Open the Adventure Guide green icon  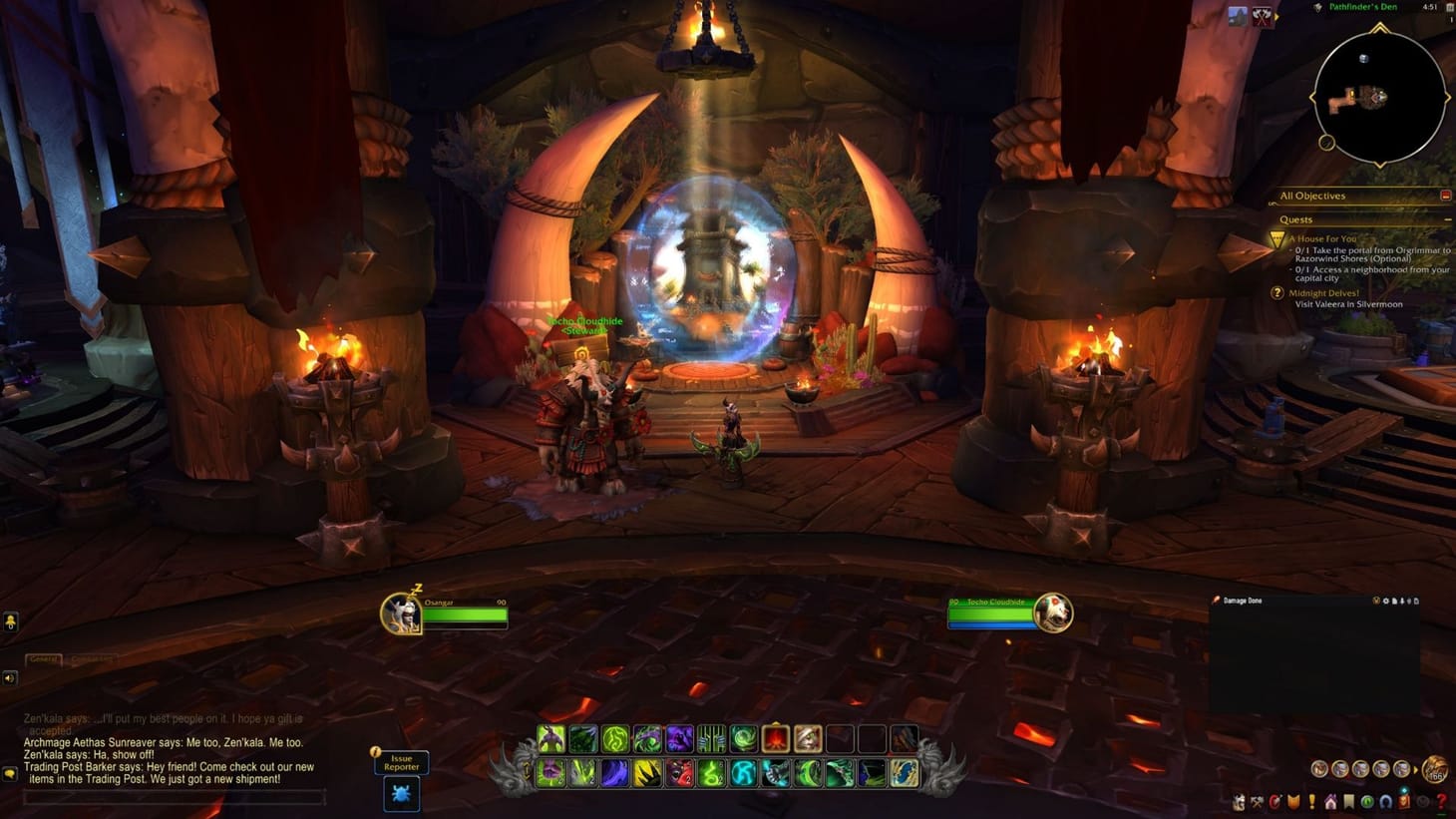coord(1368,801)
